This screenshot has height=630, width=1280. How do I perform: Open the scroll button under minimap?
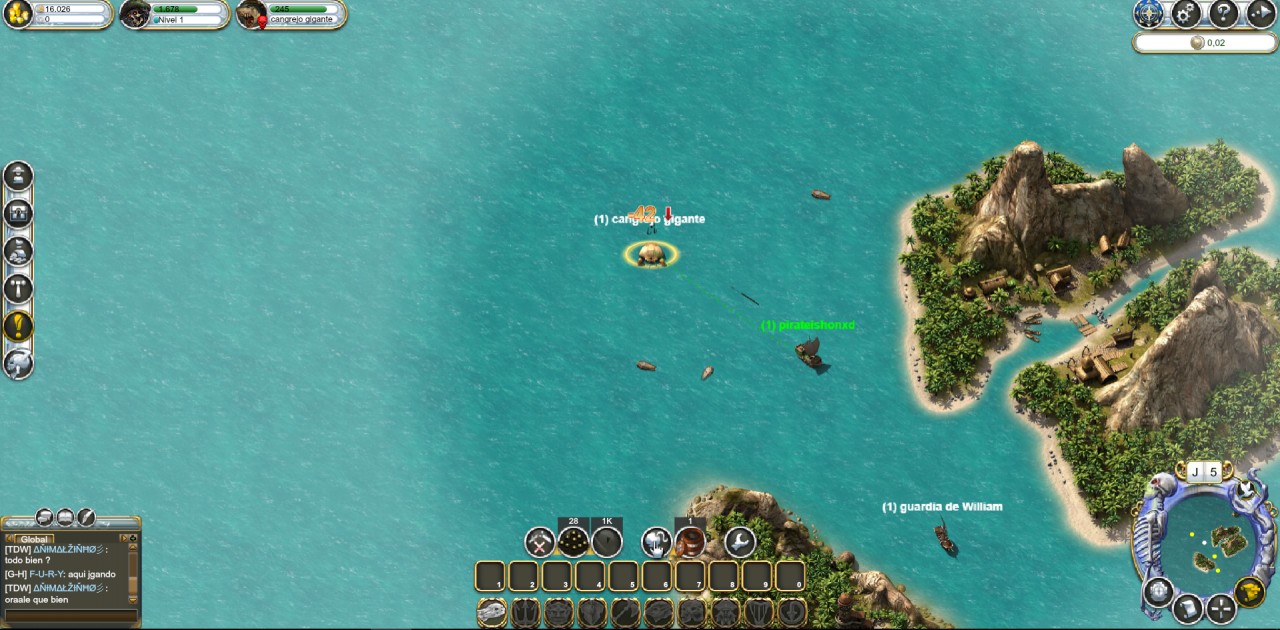pyautogui.click(x=1188, y=607)
